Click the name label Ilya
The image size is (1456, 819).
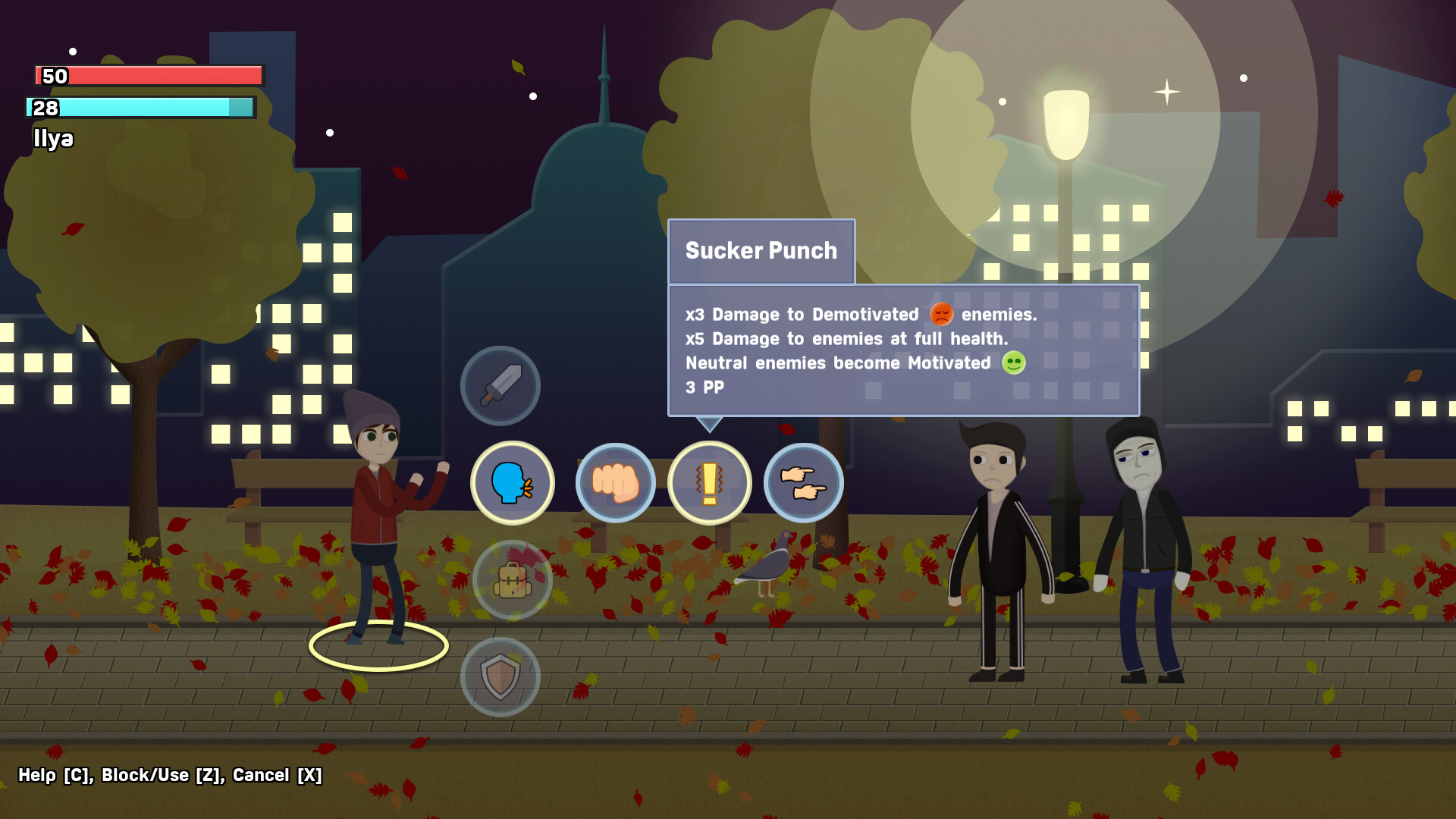pyautogui.click(x=53, y=139)
